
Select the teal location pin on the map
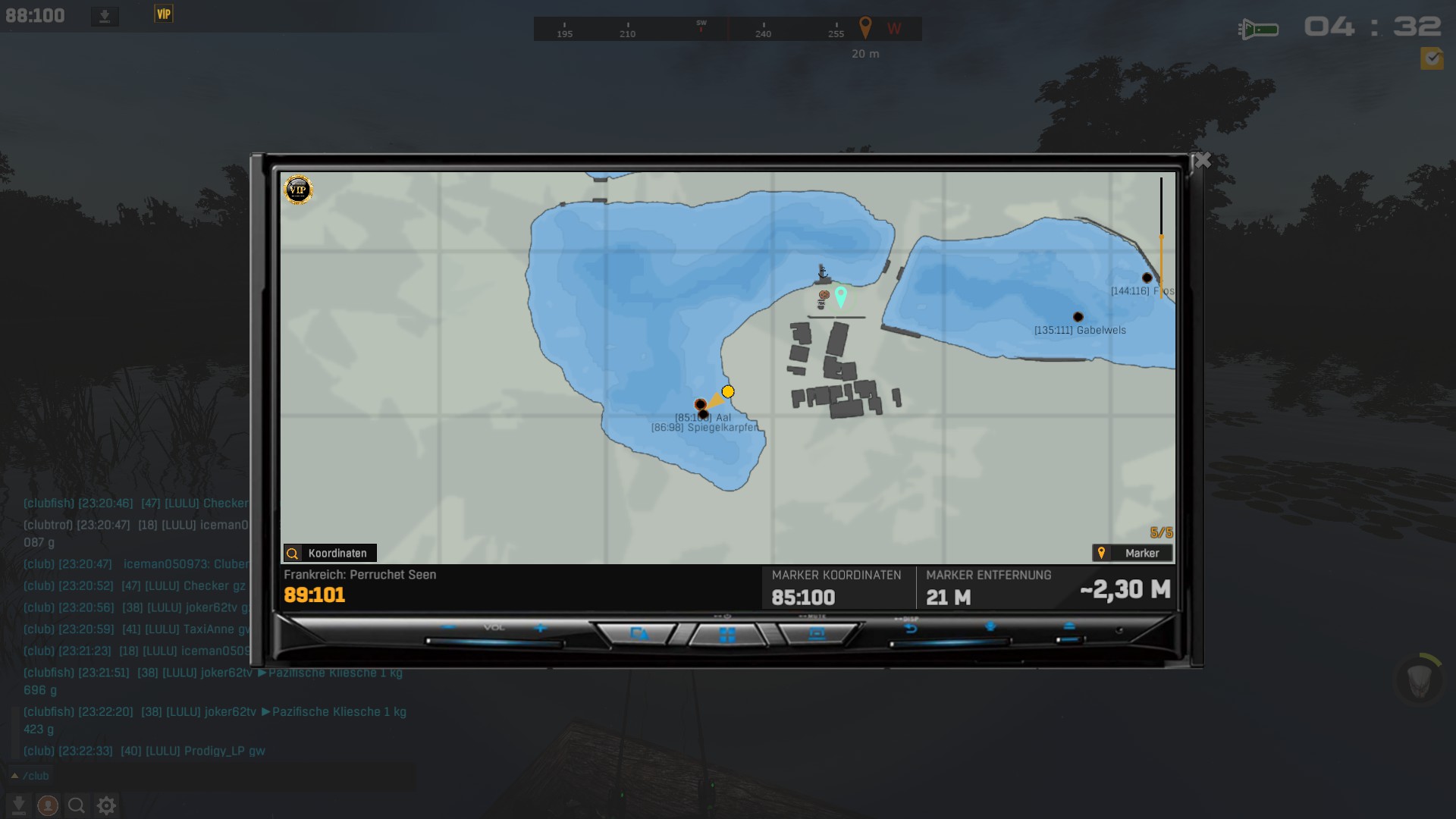pos(840,295)
